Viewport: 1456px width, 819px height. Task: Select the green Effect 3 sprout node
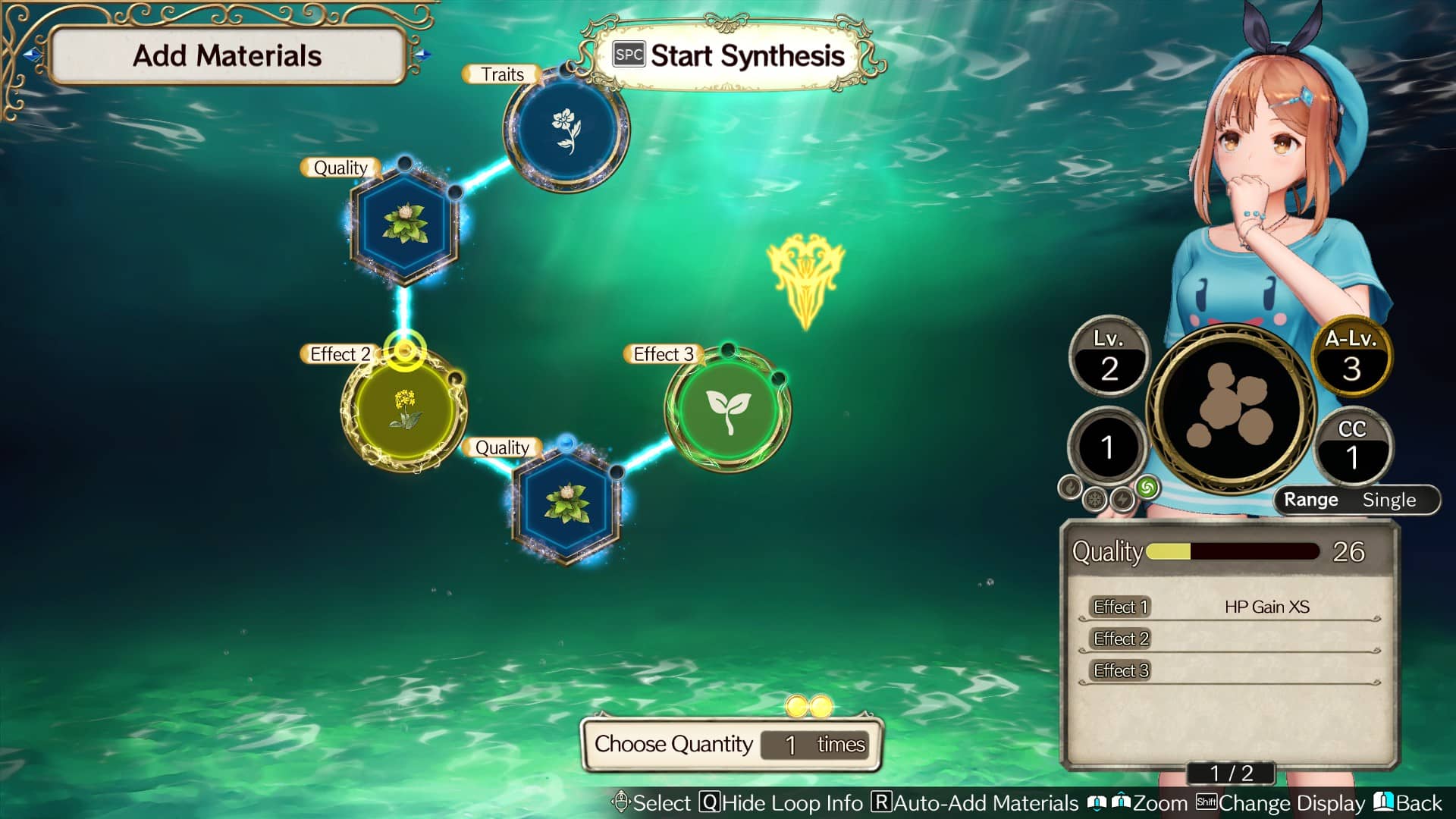click(x=728, y=409)
